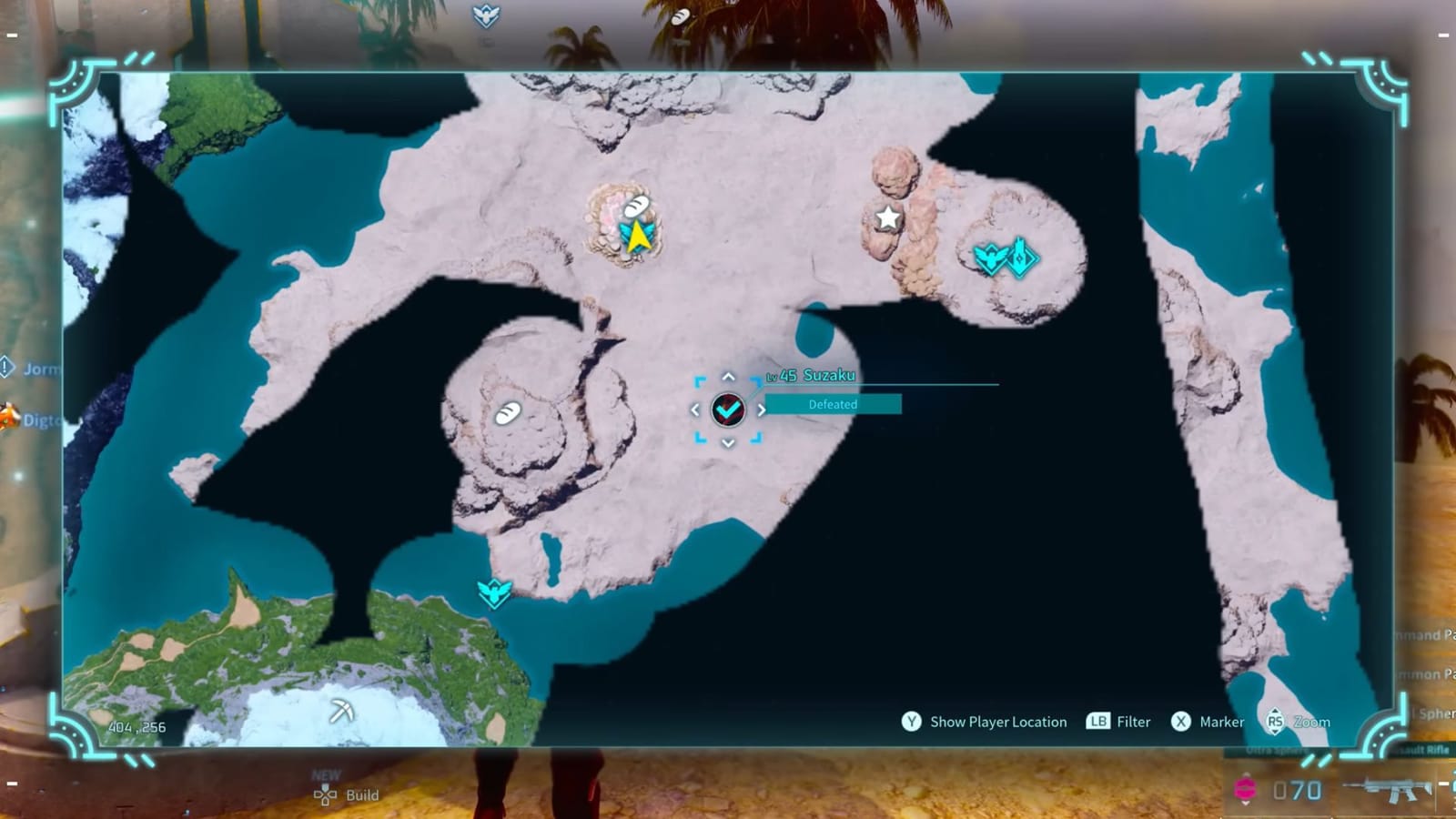Click the Build prompt at bottom left
The width and height of the screenshot is (1456, 819).
[x=353, y=794]
